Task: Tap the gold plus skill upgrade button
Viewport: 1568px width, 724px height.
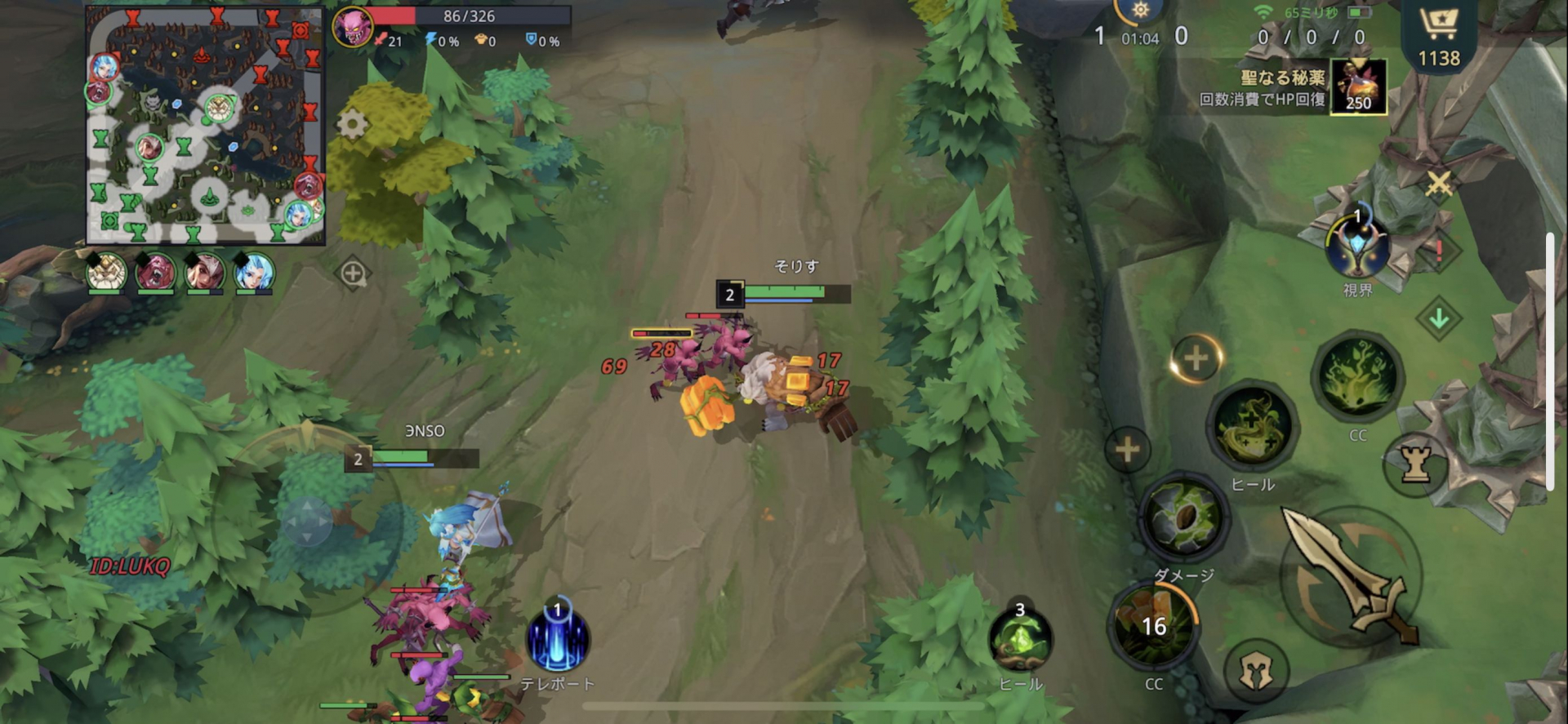Action: pyautogui.click(x=1194, y=358)
